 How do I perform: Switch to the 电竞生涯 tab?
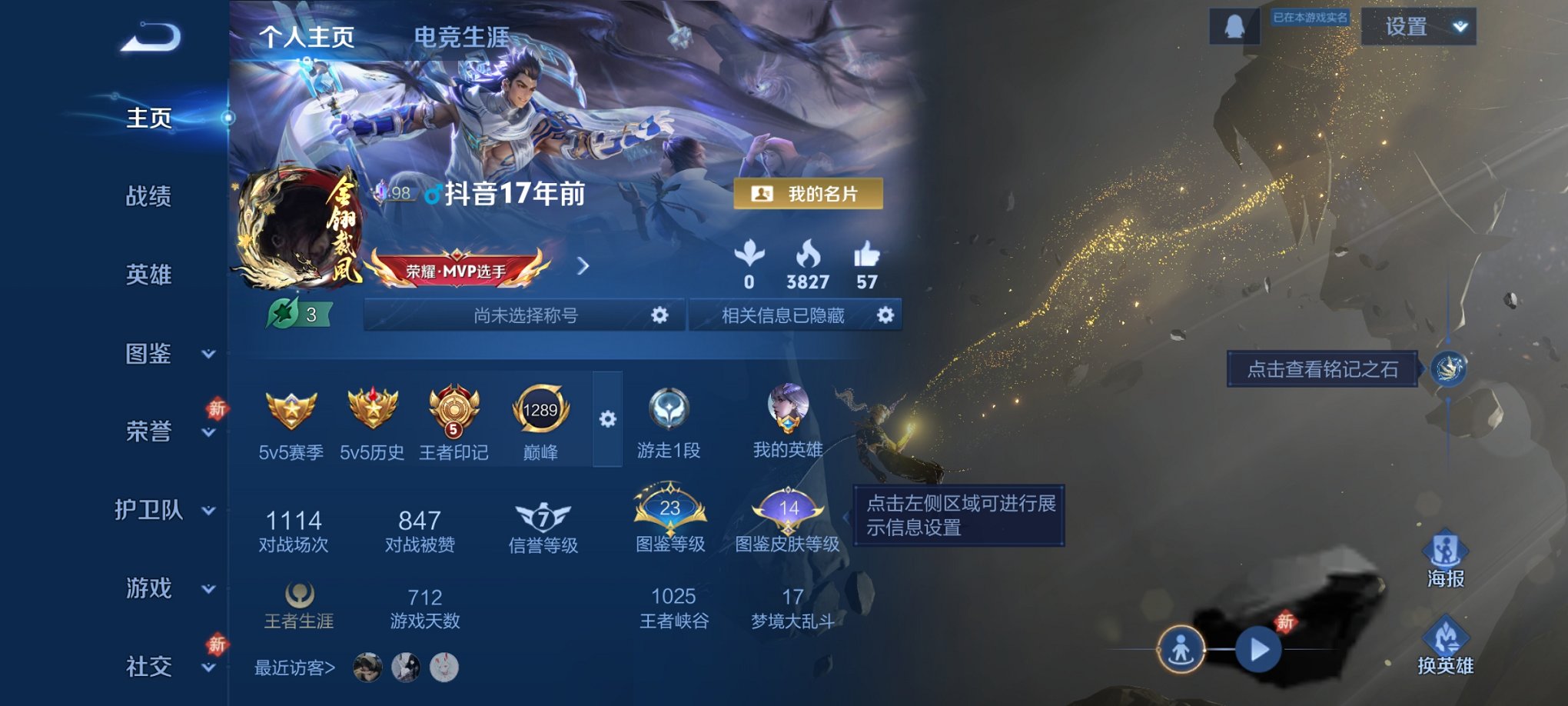(461, 34)
